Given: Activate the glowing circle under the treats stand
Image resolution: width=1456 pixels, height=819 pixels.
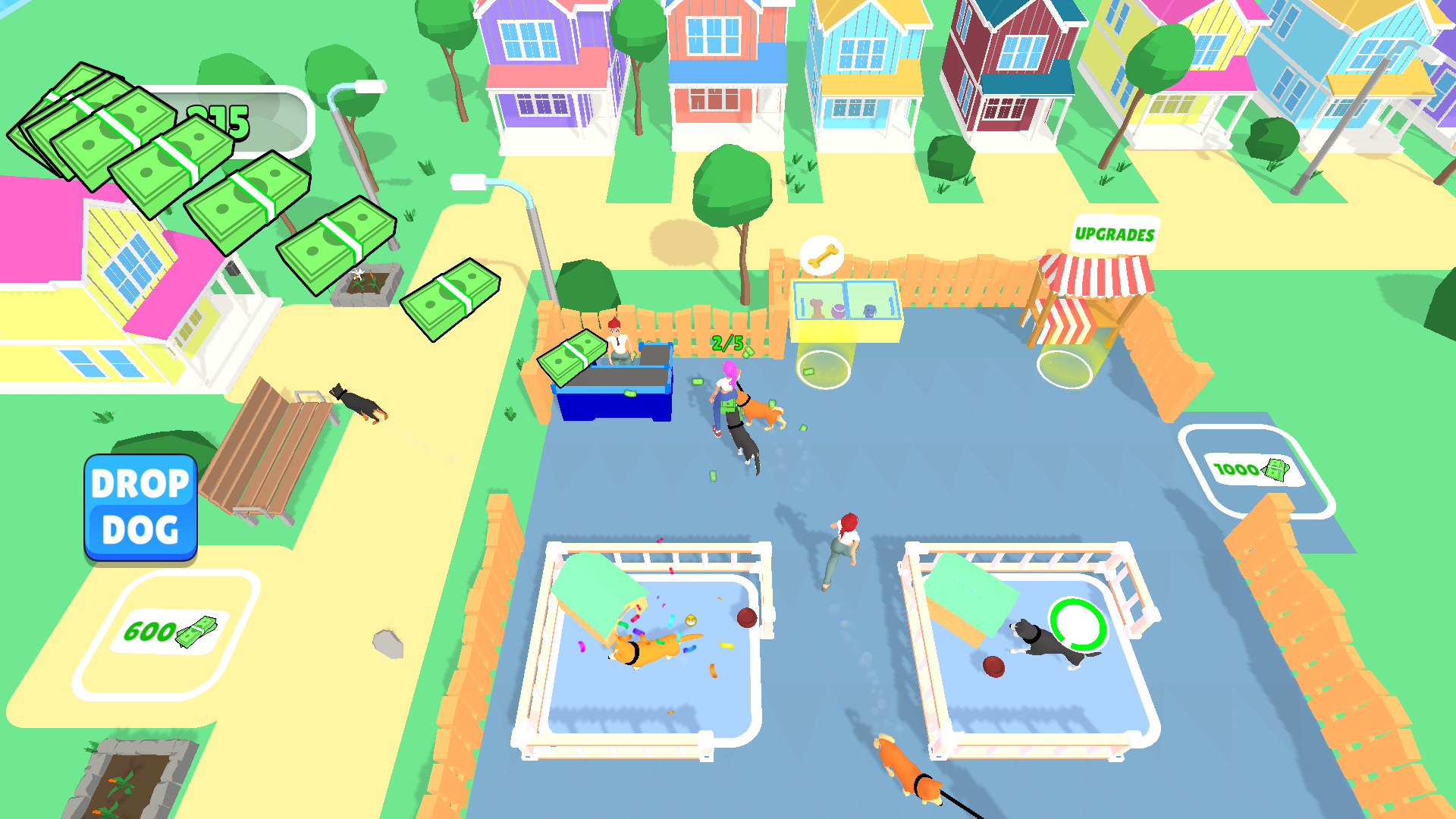Looking at the screenshot, I should [x=824, y=370].
